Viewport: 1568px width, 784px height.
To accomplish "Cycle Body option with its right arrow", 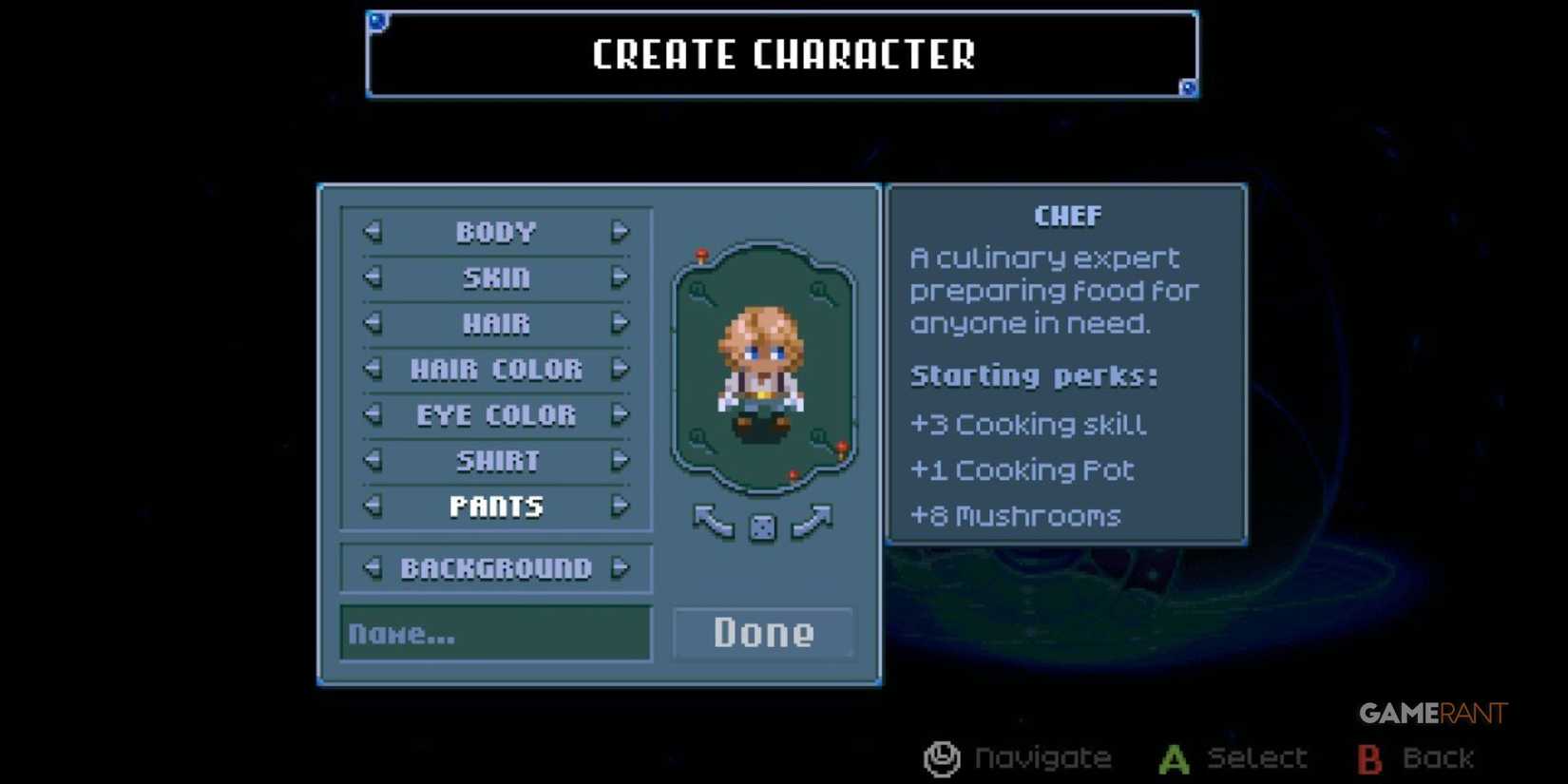I will pyautogui.click(x=621, y=230).
